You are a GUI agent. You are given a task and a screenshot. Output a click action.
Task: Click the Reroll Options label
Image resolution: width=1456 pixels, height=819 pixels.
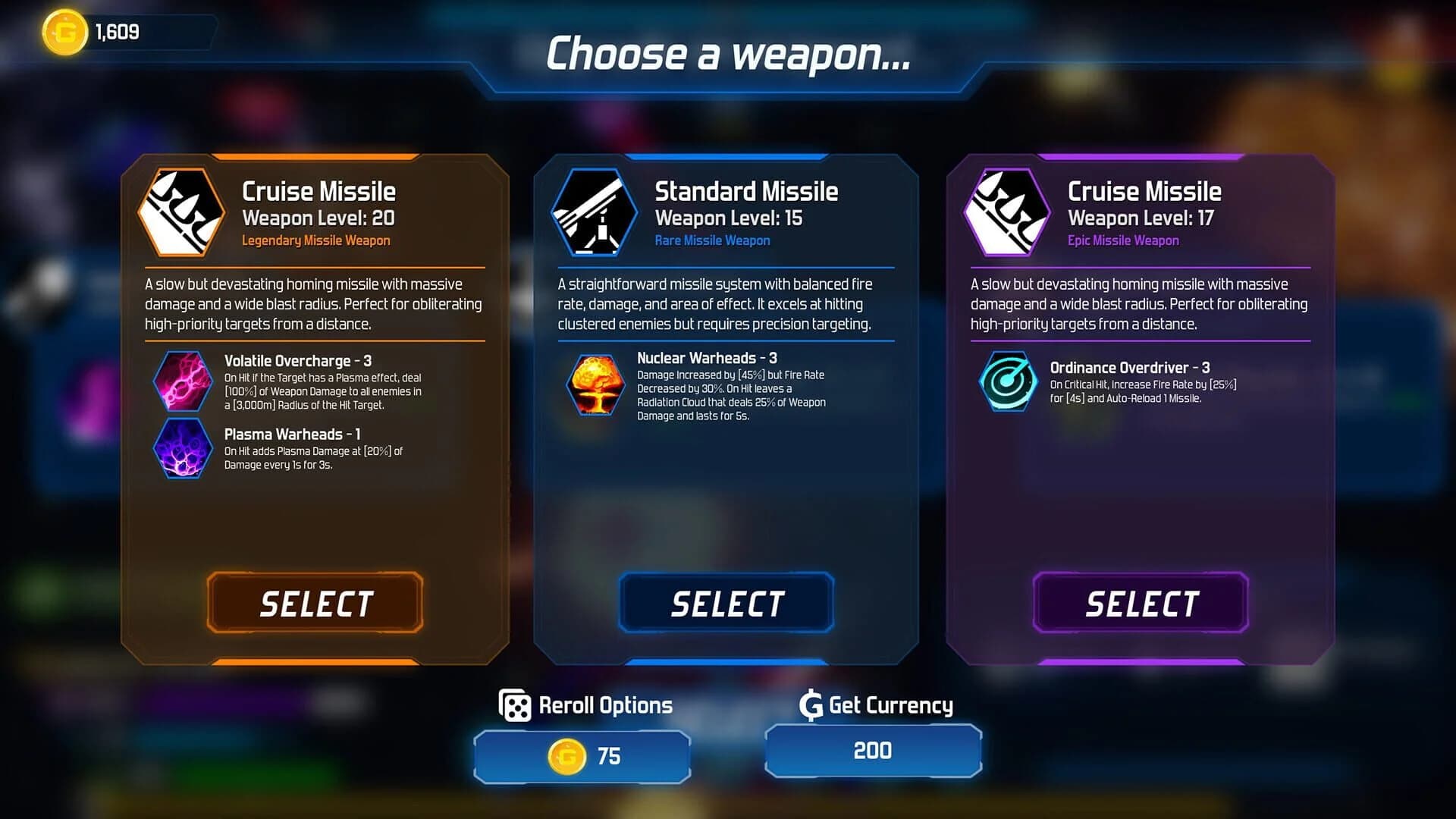(604, 705)
